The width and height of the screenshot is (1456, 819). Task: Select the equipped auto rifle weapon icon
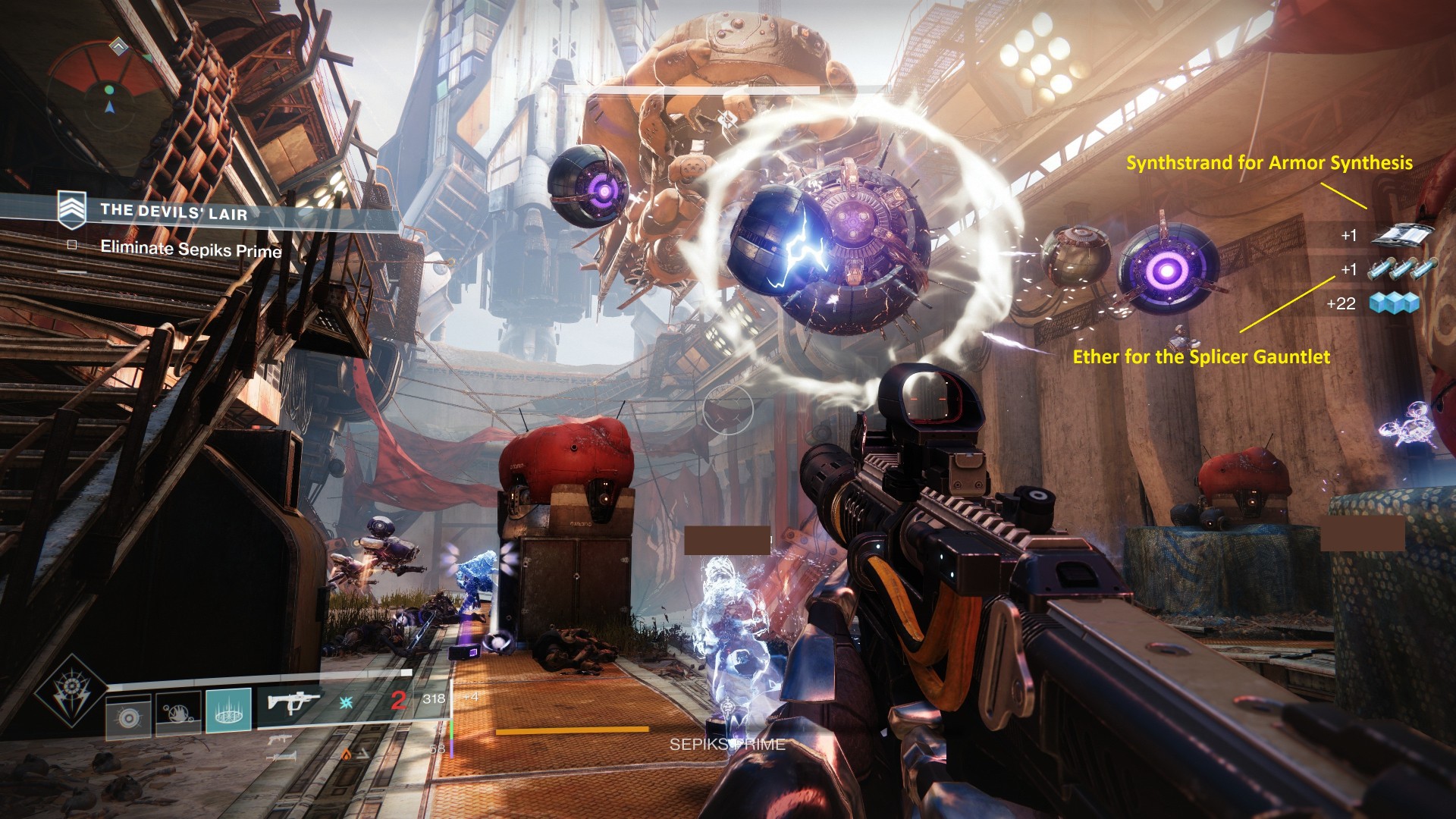point(293,701)
